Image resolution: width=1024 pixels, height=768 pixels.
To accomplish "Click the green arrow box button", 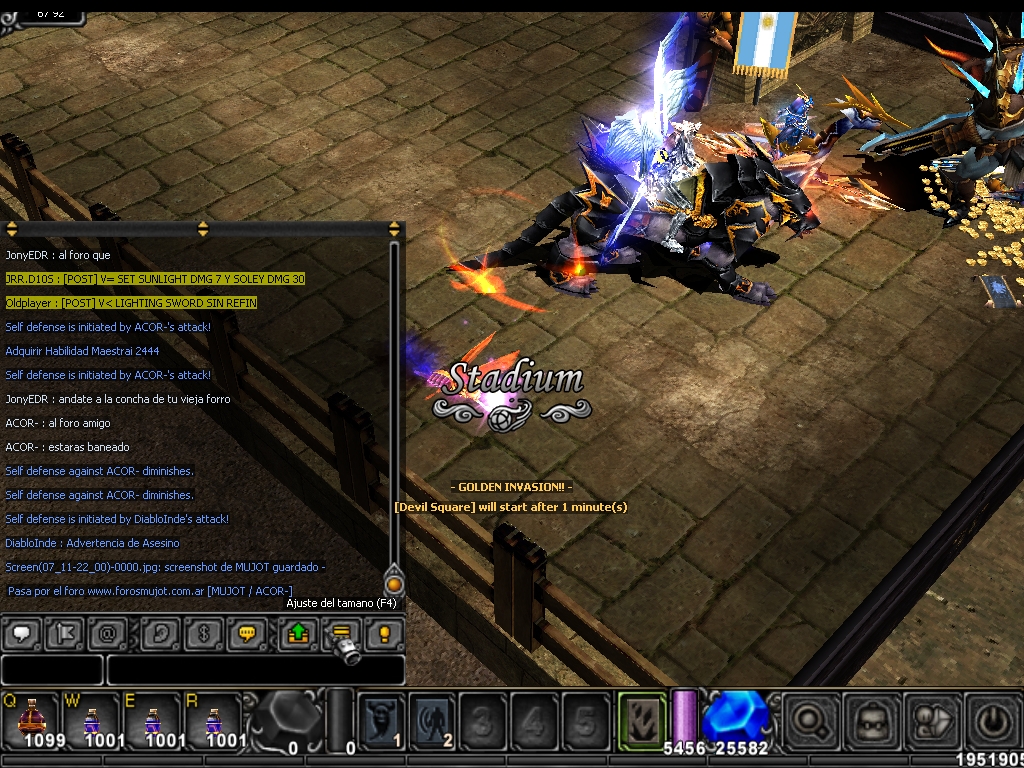I will click(298, 633).
